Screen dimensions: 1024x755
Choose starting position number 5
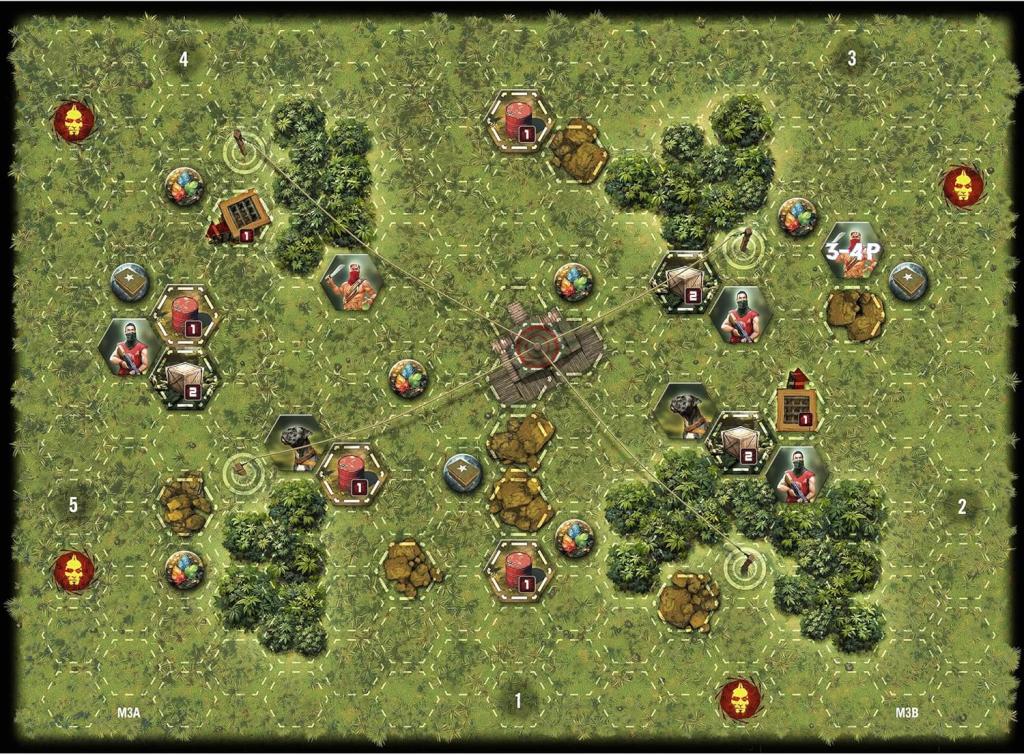(73, 505)
